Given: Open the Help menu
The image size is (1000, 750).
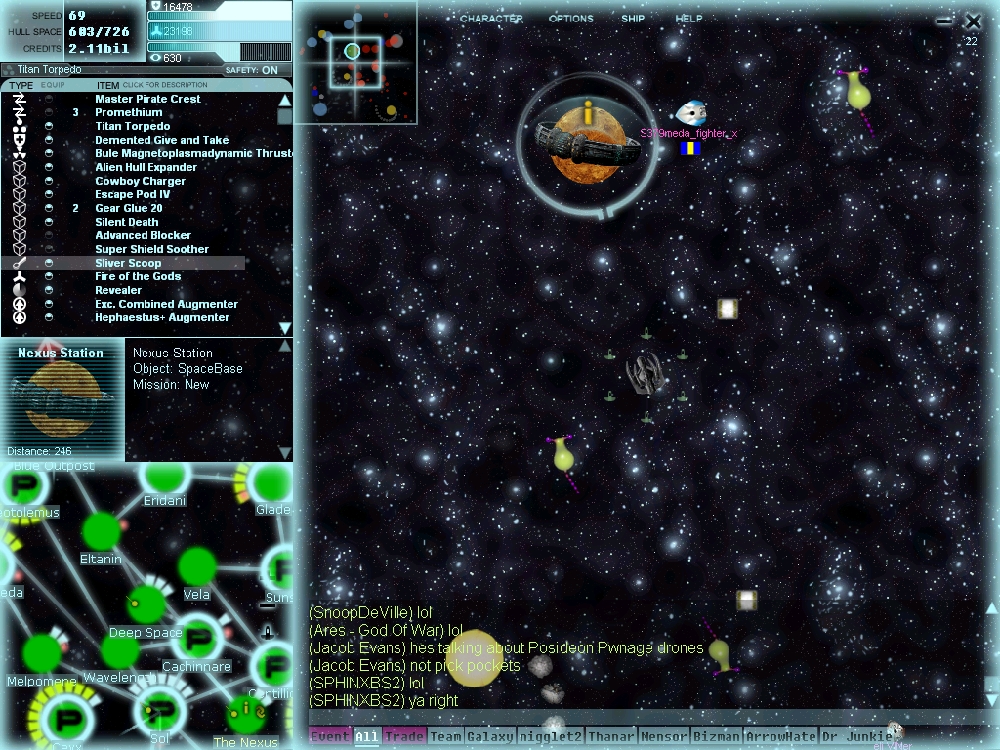Looking at the screenshot, I should point(689,19).
